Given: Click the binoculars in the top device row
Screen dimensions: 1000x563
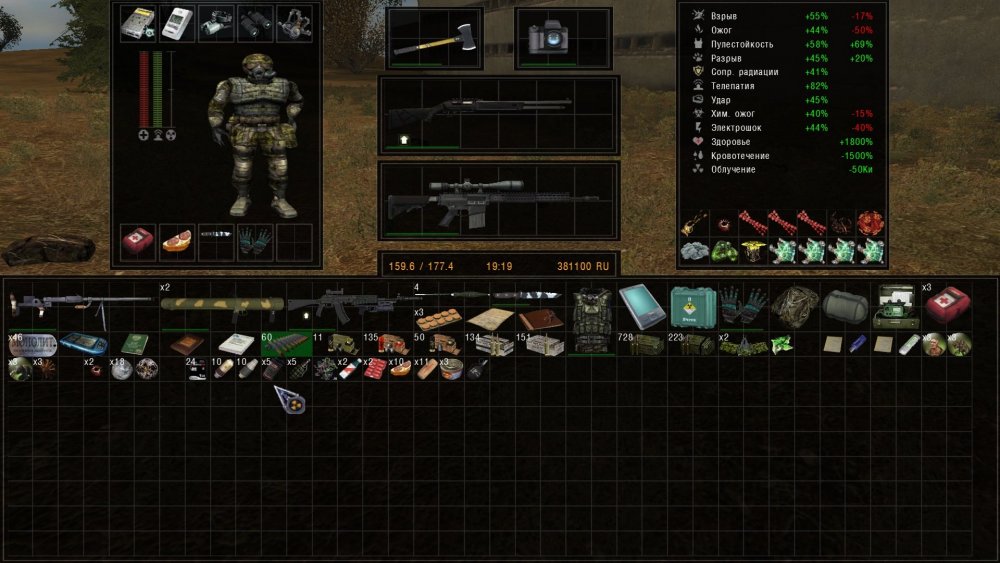Looking at the screenshot, I should pyautogui.click(x=254, y=22).
